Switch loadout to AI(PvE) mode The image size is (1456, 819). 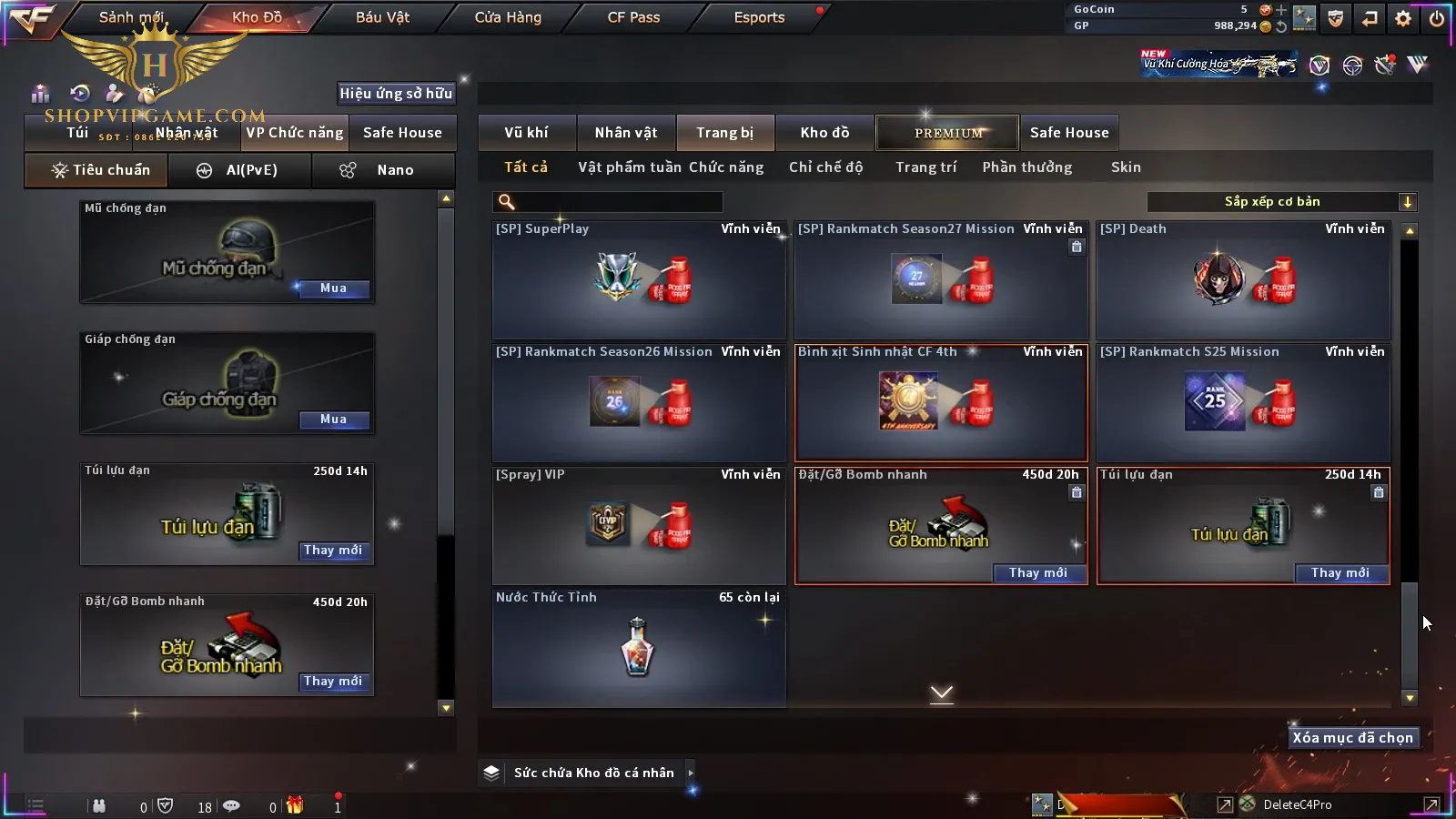[x=240, y=170]
